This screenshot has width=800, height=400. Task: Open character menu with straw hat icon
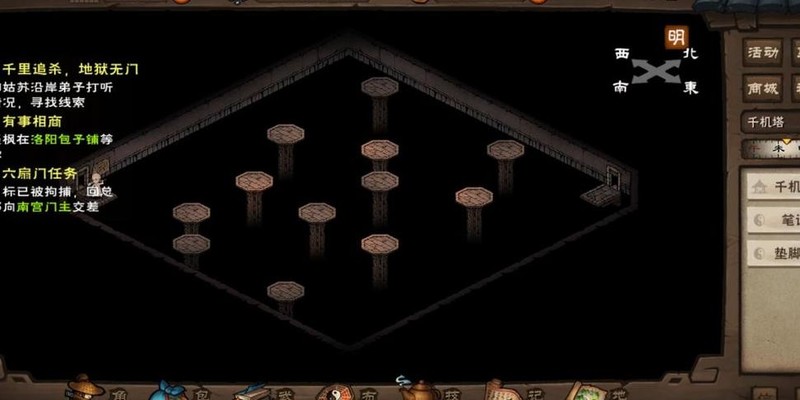(84, 388)
